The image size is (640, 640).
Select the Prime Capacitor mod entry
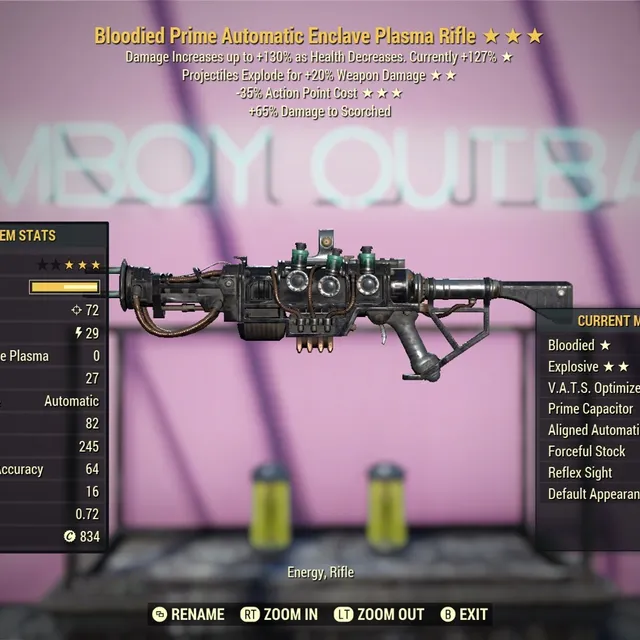click(591, 409)
